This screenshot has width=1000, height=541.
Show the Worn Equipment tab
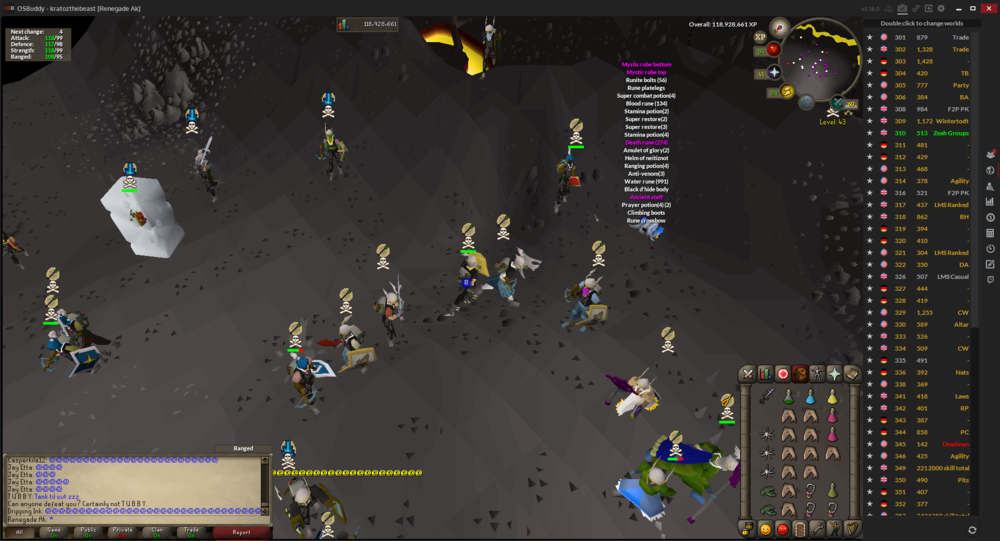pyautogui.click(x=817, y=373)
